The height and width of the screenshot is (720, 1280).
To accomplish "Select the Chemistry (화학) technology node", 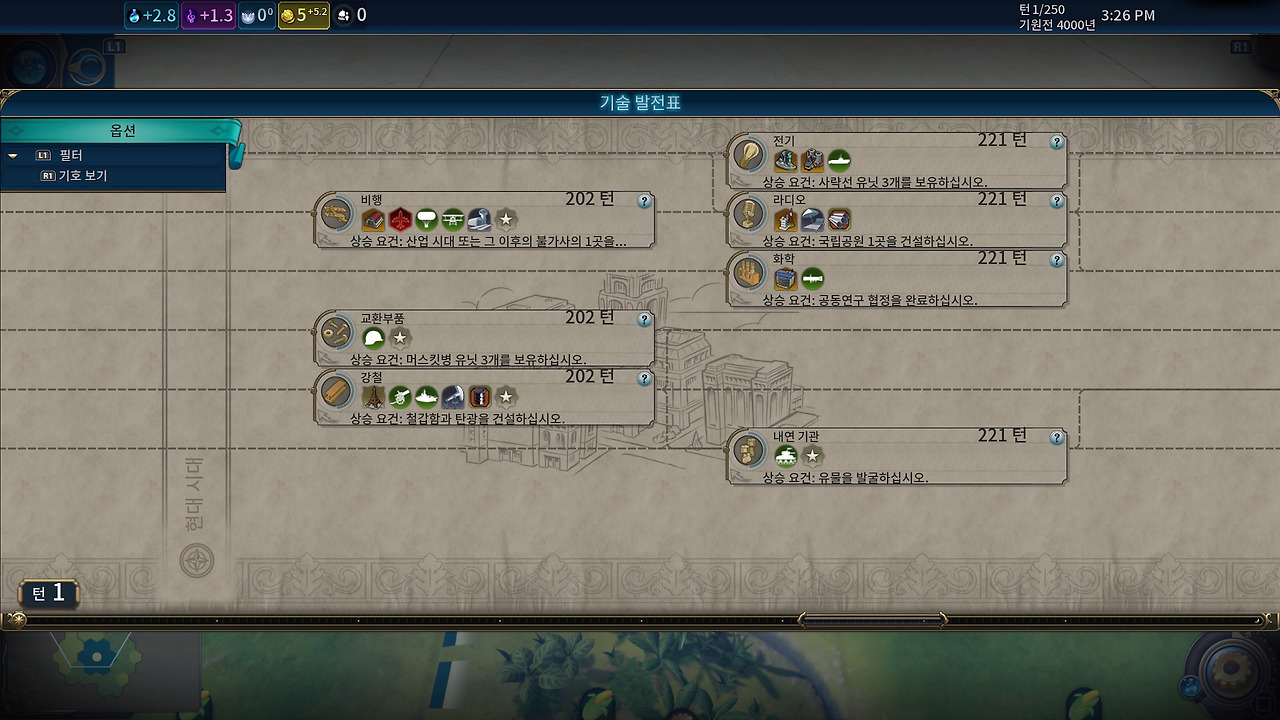I will click(897, 278).
